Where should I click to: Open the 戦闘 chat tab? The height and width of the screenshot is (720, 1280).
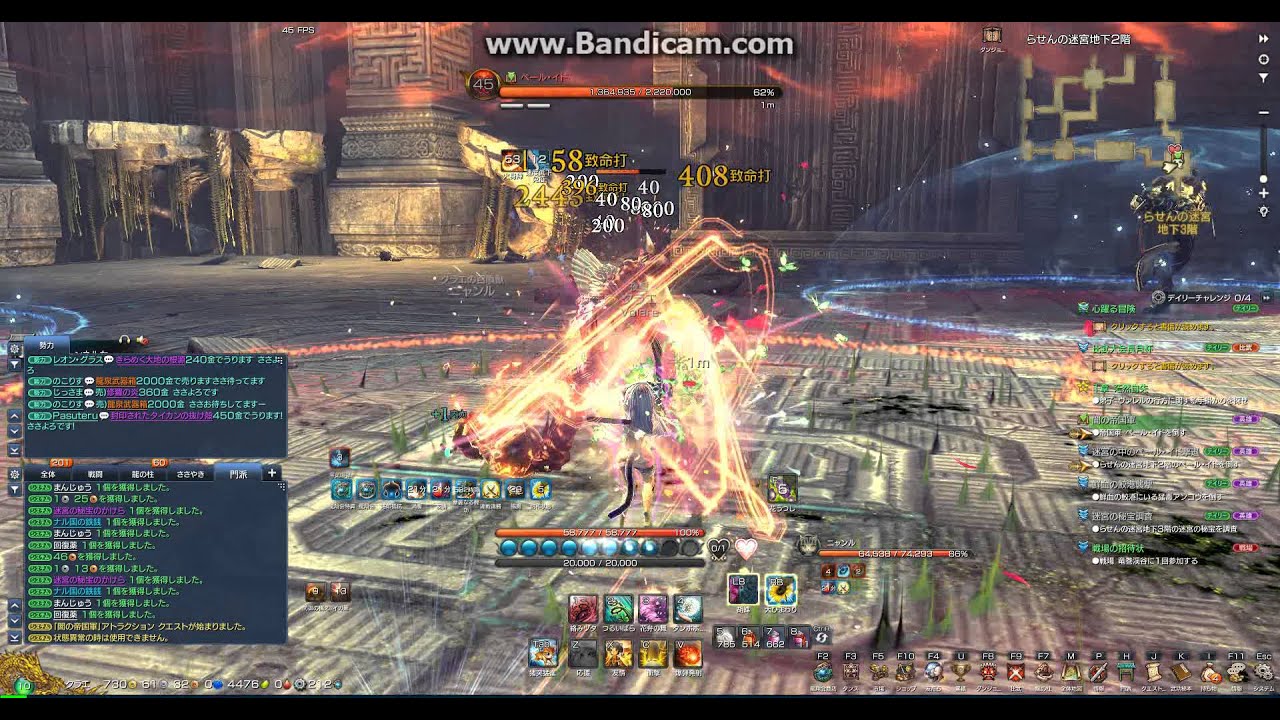[x=96, y=473]
